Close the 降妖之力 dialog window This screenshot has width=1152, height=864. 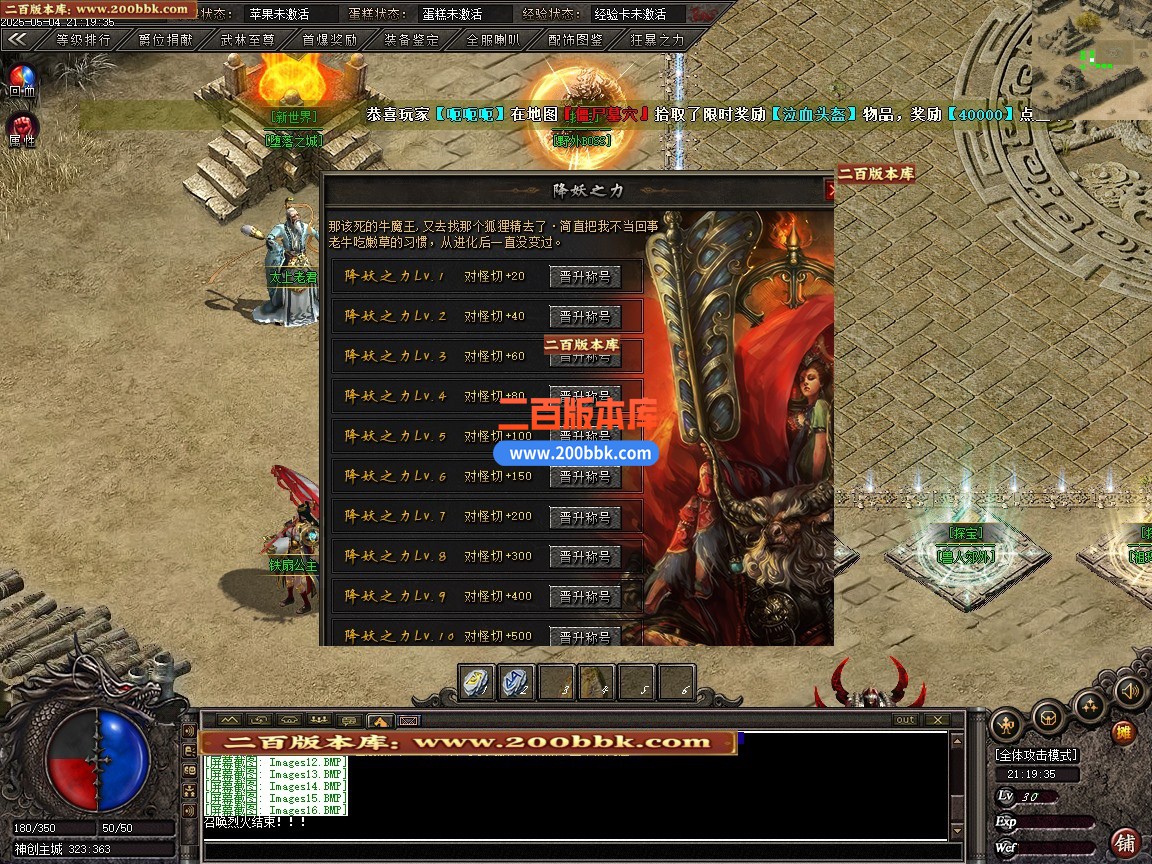click(x=829, y=189)
